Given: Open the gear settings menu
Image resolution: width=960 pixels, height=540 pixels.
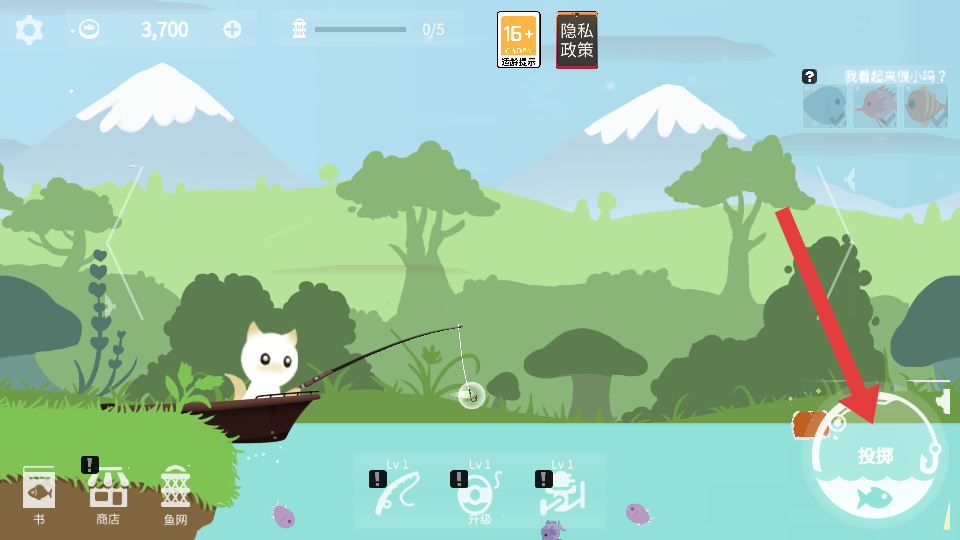Looking at the screenshot, I should coord(29,30).
